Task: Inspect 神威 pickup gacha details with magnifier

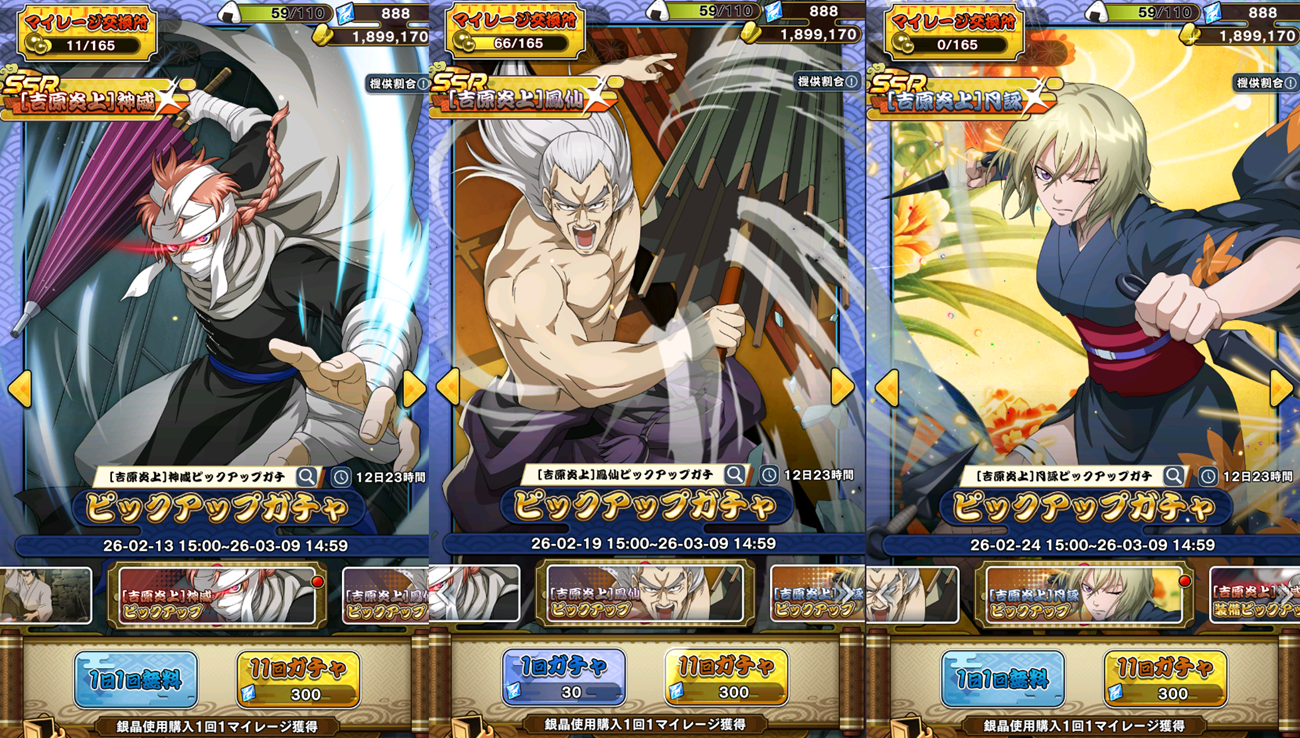Action: click(307, 477)
